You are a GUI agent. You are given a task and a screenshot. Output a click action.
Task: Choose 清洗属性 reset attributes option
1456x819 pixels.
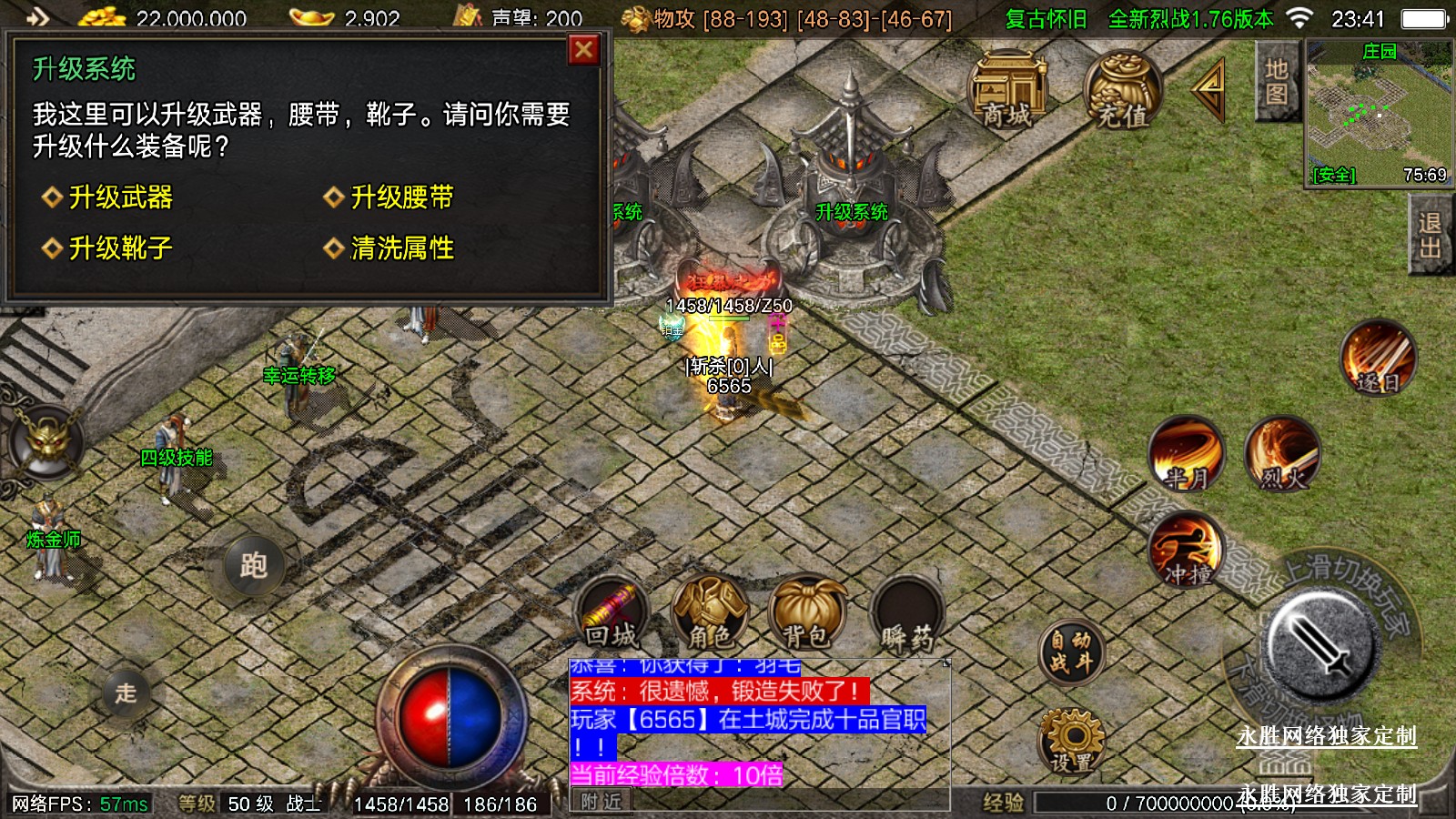pyautogui.click(x=401, y=248)
